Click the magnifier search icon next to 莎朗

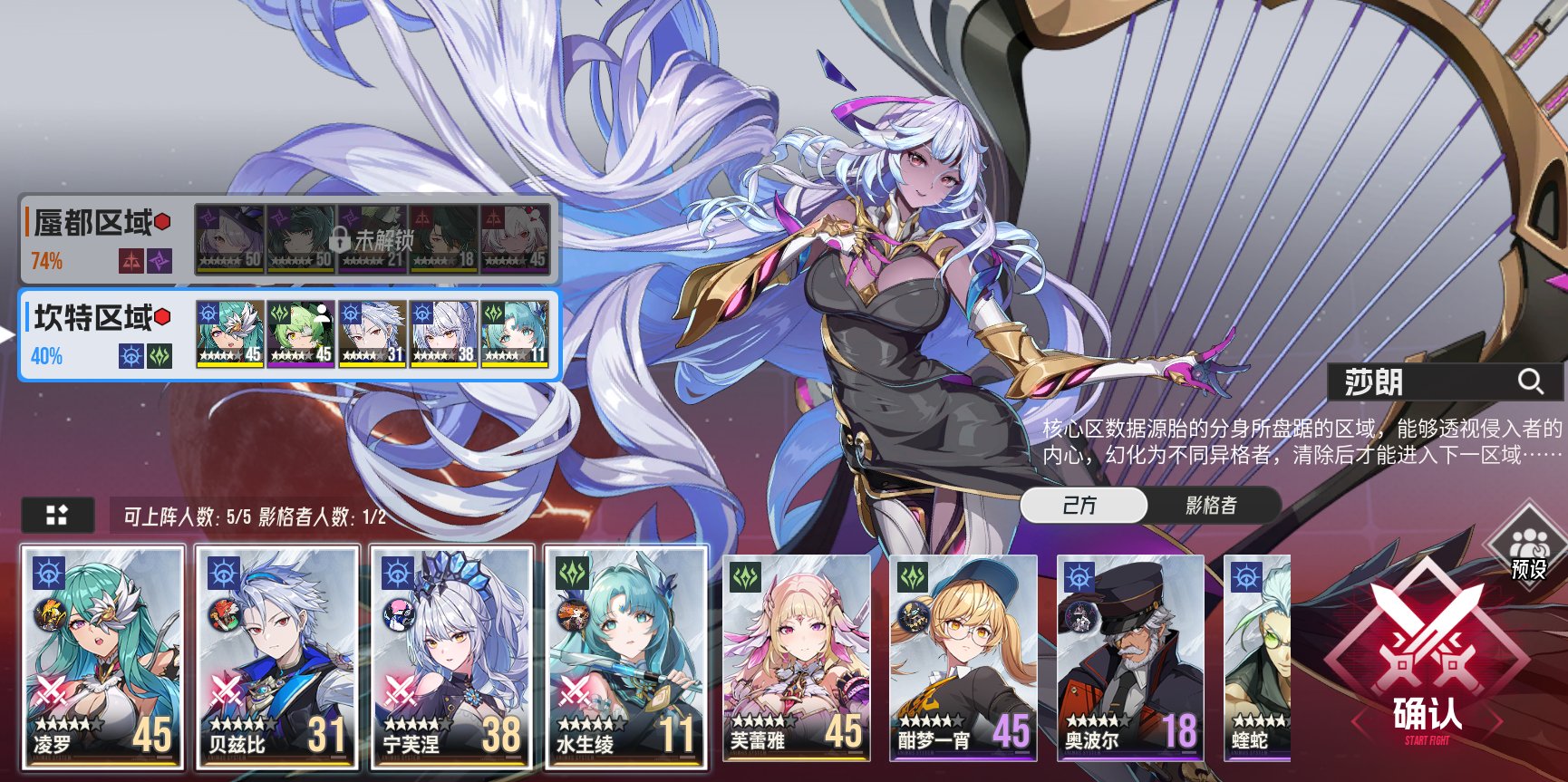tap(1532, 381)
